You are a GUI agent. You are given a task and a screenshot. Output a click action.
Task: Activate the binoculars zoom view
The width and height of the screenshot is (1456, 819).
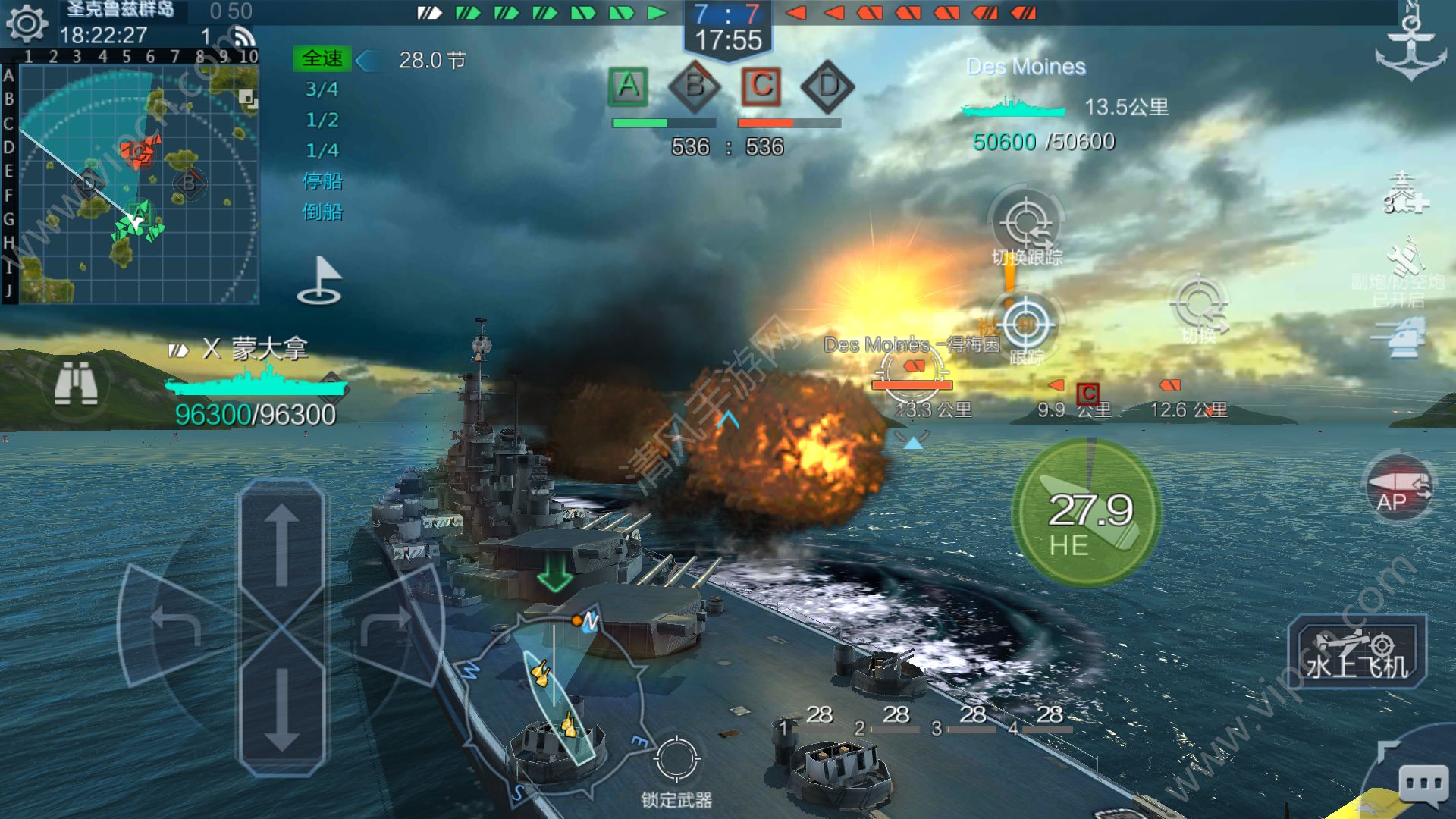point(76,383)
